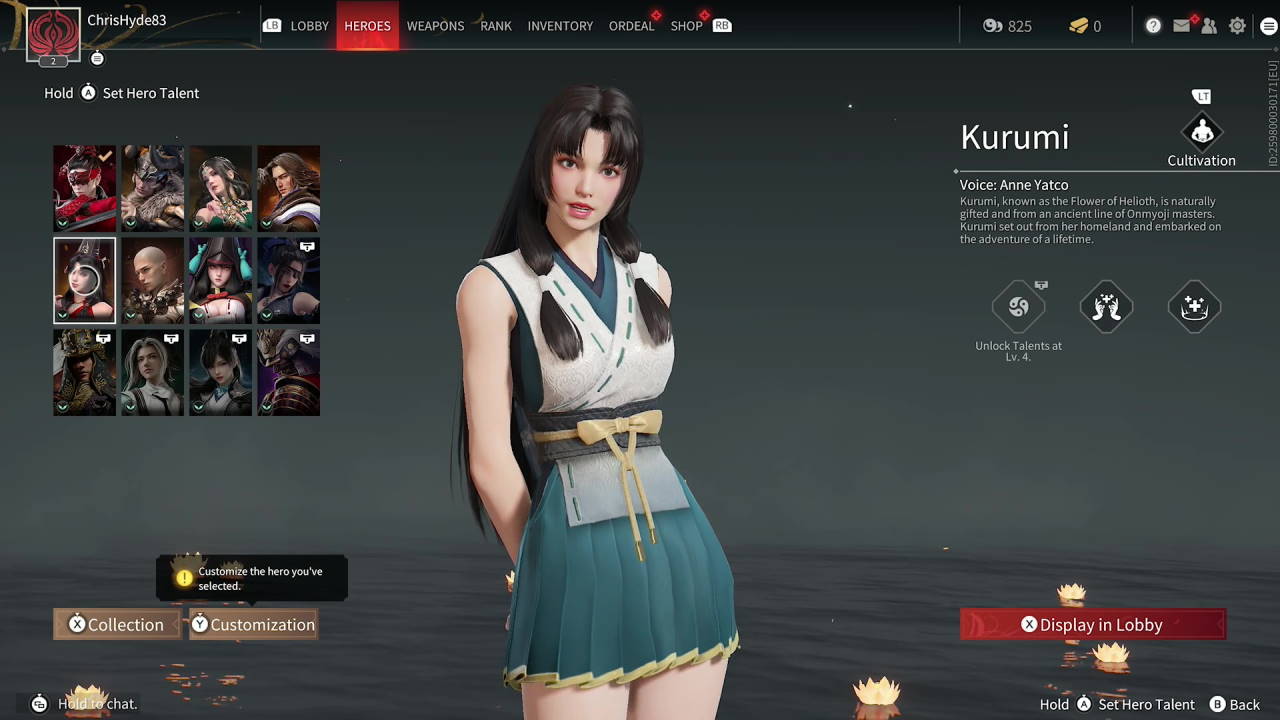The width and height of the screenshot is (1280, 720).
Task: Open the friends list icon
Action: click(x=1209, y=26)
